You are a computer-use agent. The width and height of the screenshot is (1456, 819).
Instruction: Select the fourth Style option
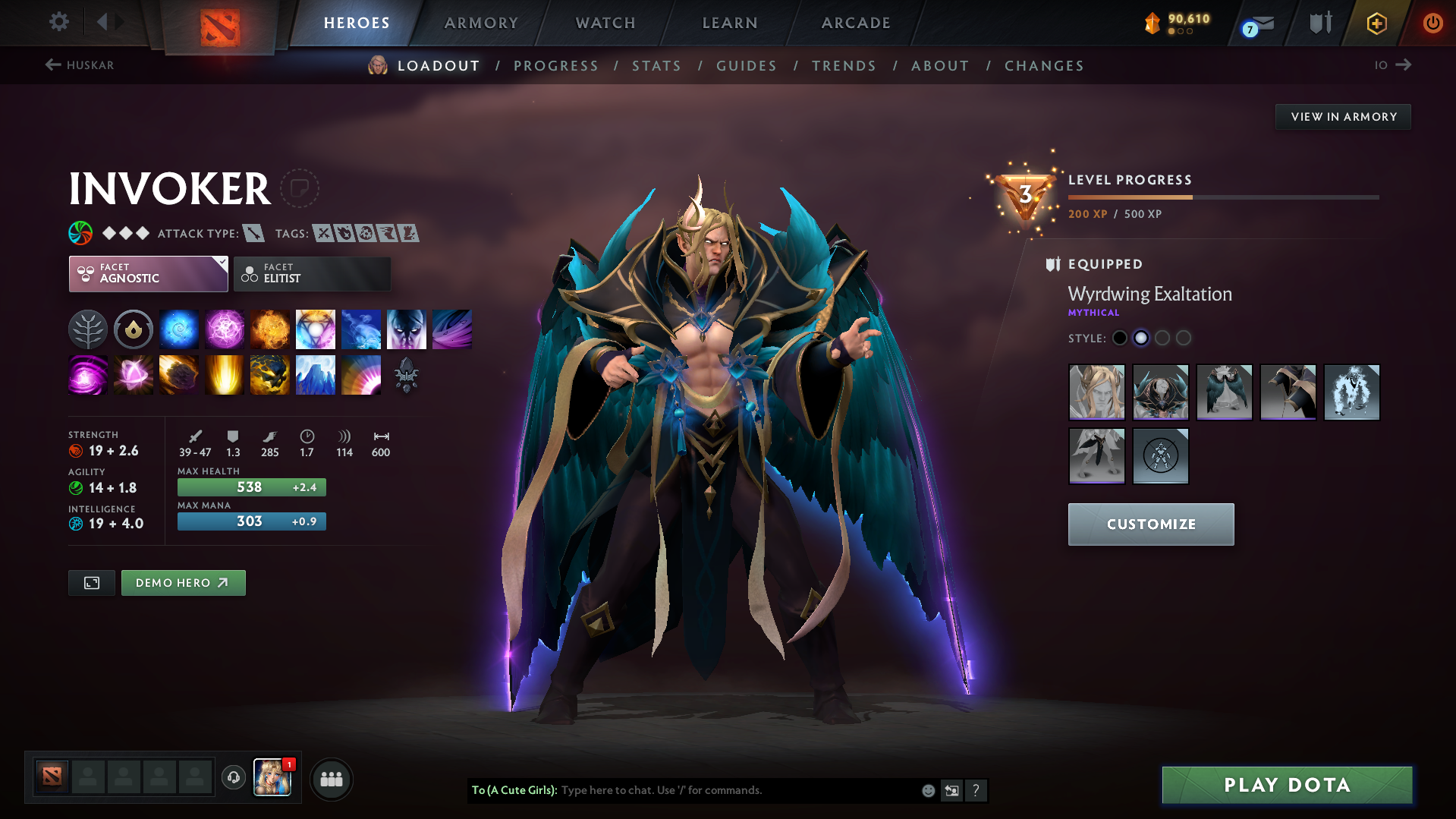coord(1184,338)
